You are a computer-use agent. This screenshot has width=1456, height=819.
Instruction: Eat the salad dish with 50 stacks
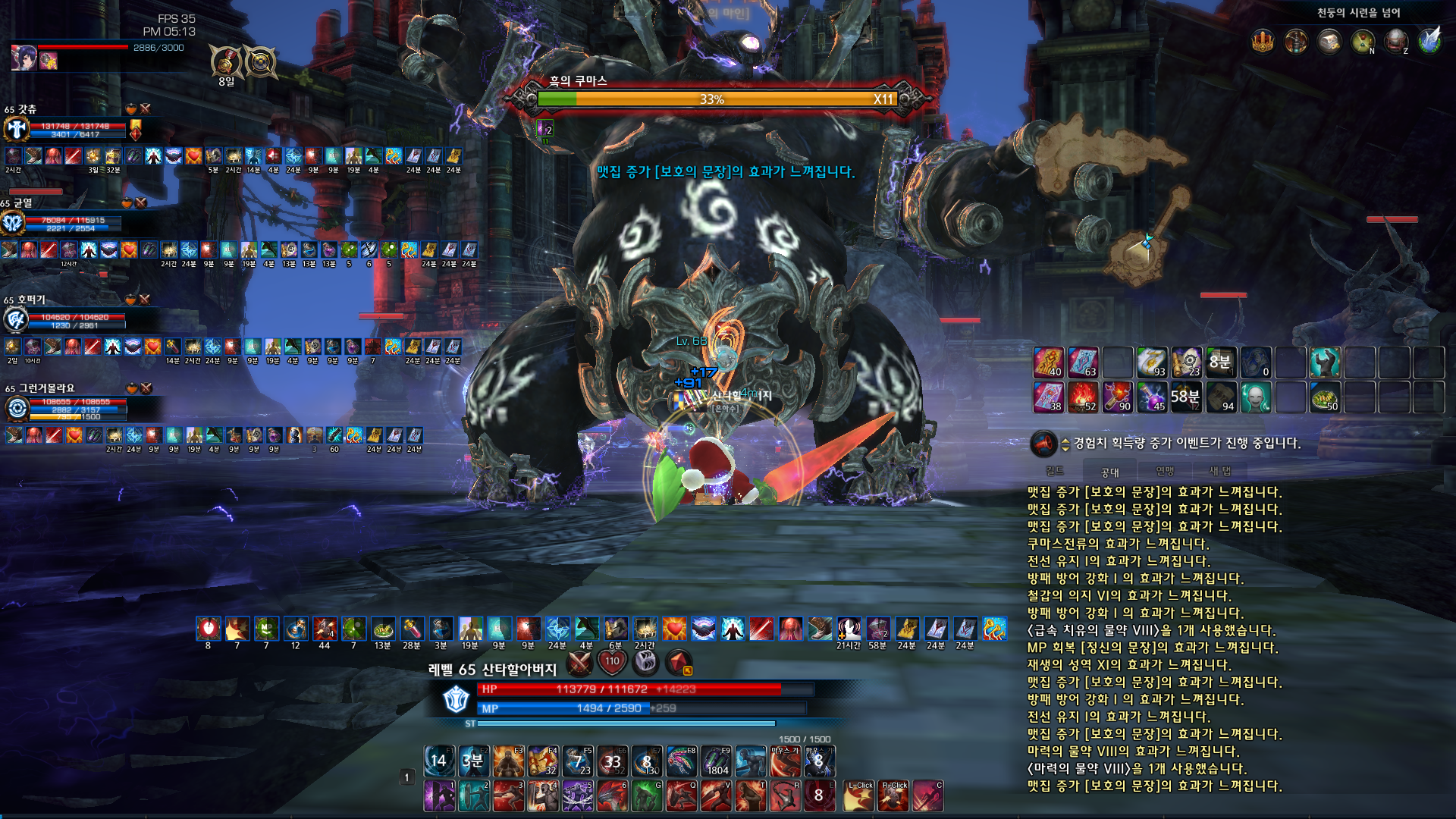[x=1324, y=397]
